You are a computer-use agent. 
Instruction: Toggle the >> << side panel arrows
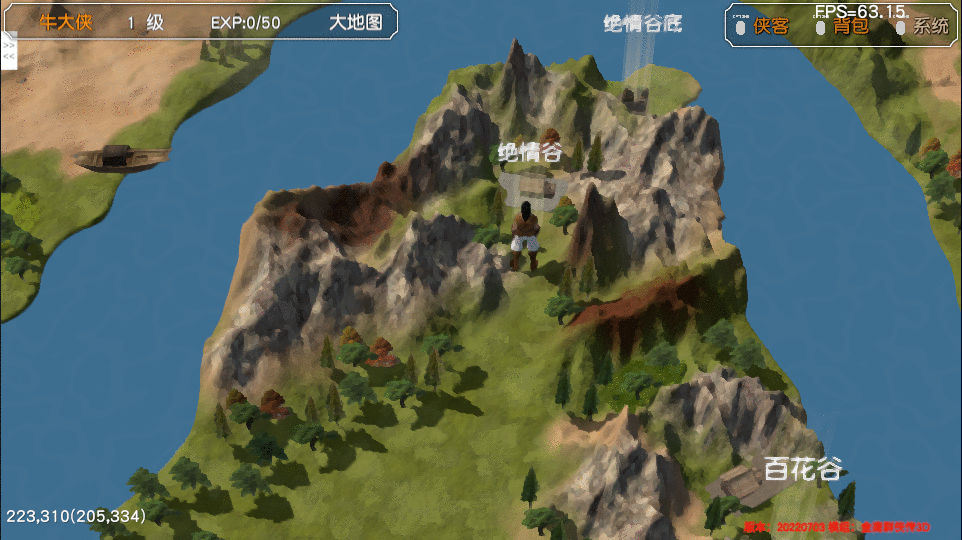click(9, 50)
